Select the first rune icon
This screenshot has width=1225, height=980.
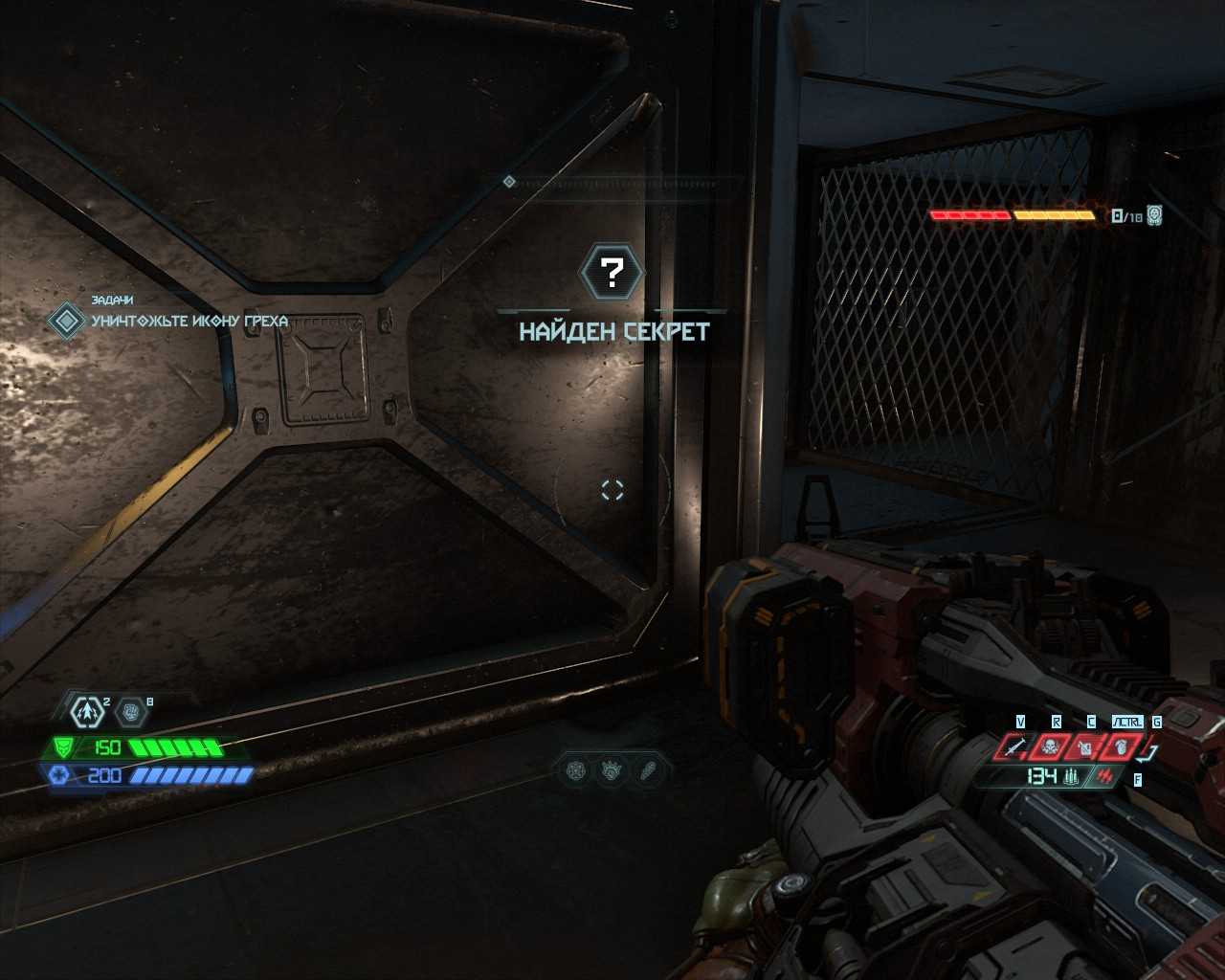pos(576,769)
